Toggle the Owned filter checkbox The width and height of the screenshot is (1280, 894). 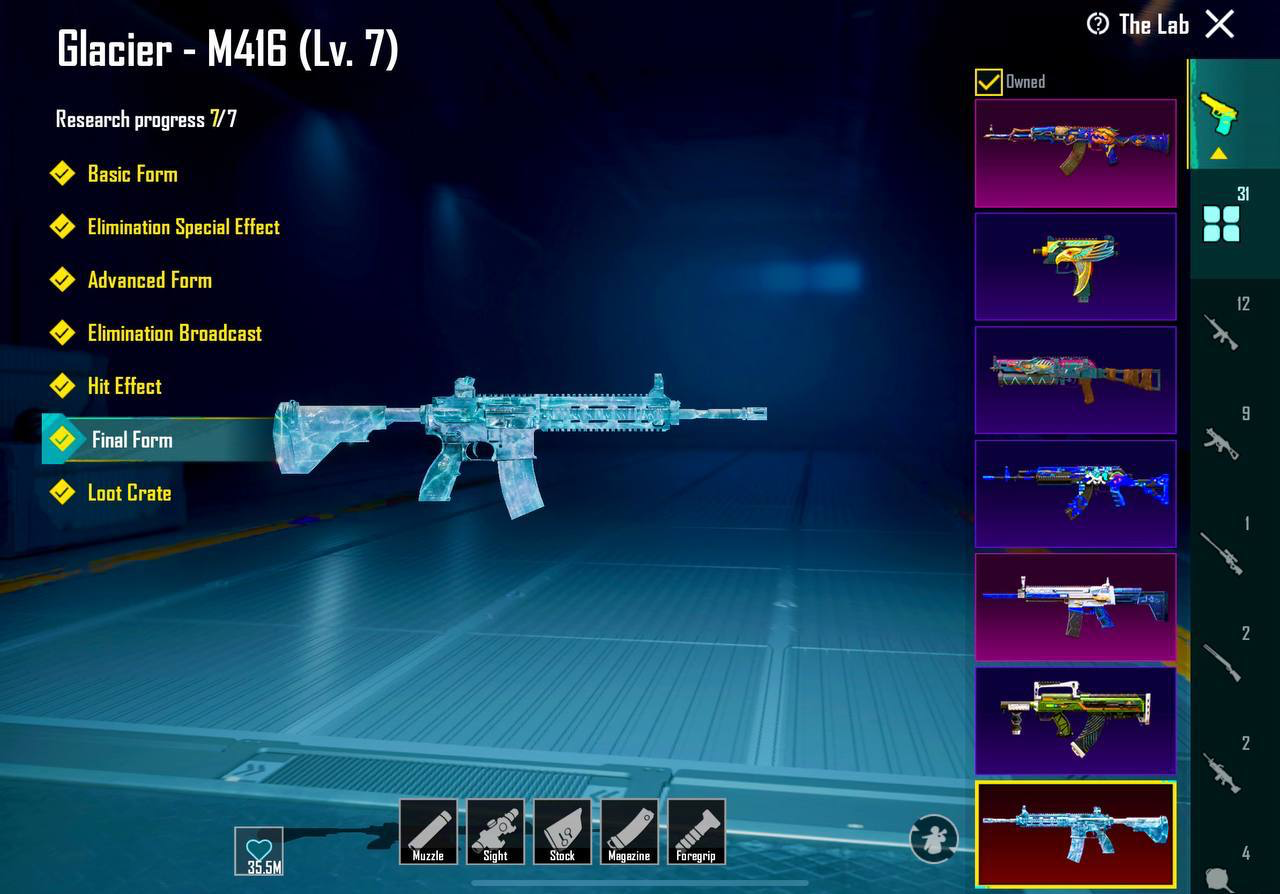(989, 82)
